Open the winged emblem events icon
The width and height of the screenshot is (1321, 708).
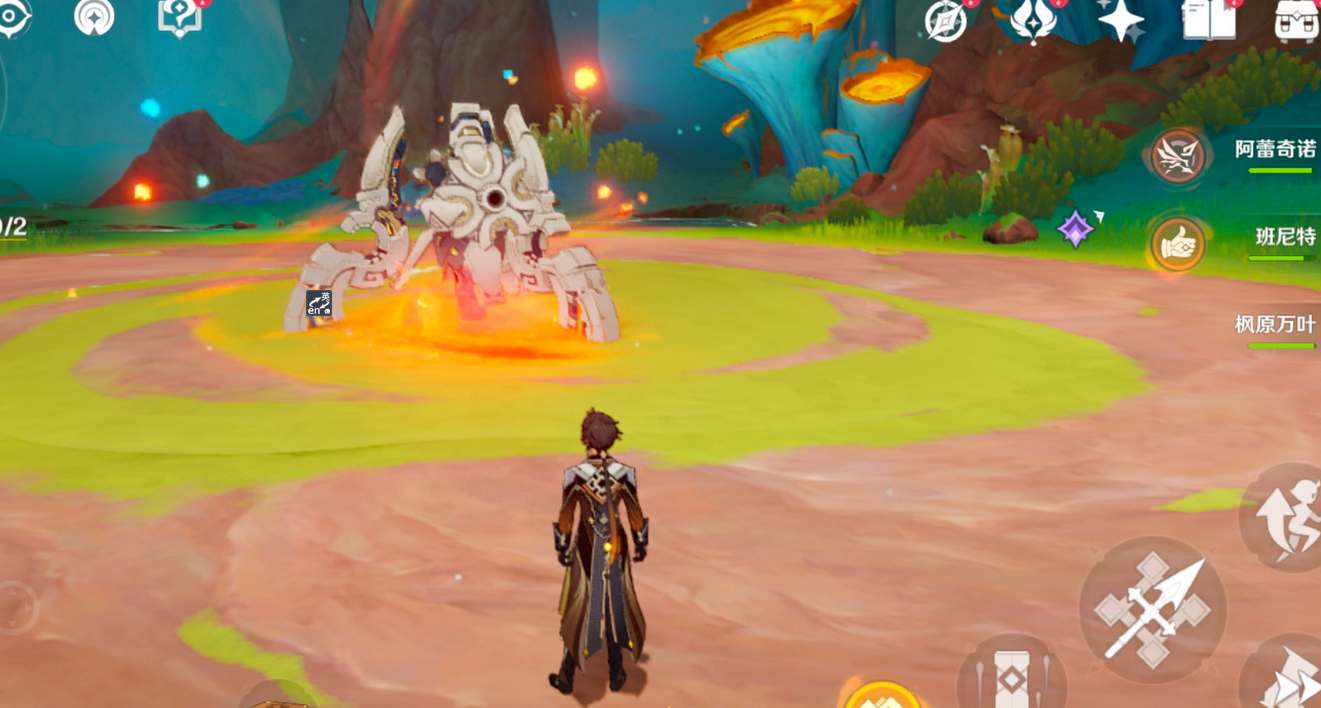(x=1033, y=20)
